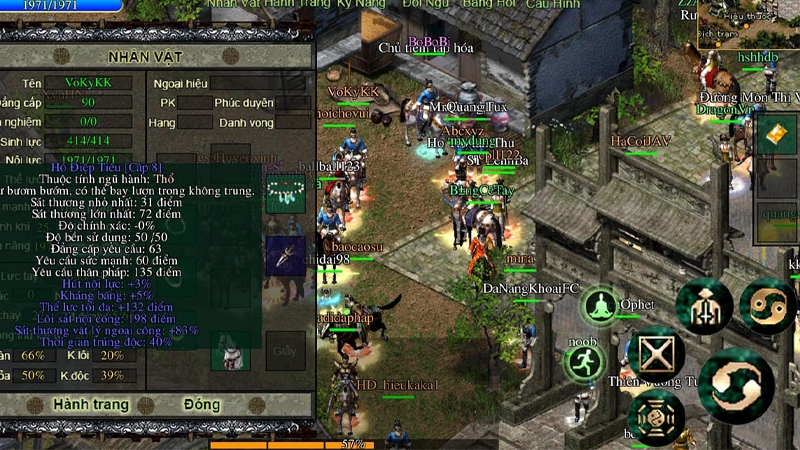
Task: Select the equipped necklace slot
Action: pyautogui.click(x=285, y=191)
